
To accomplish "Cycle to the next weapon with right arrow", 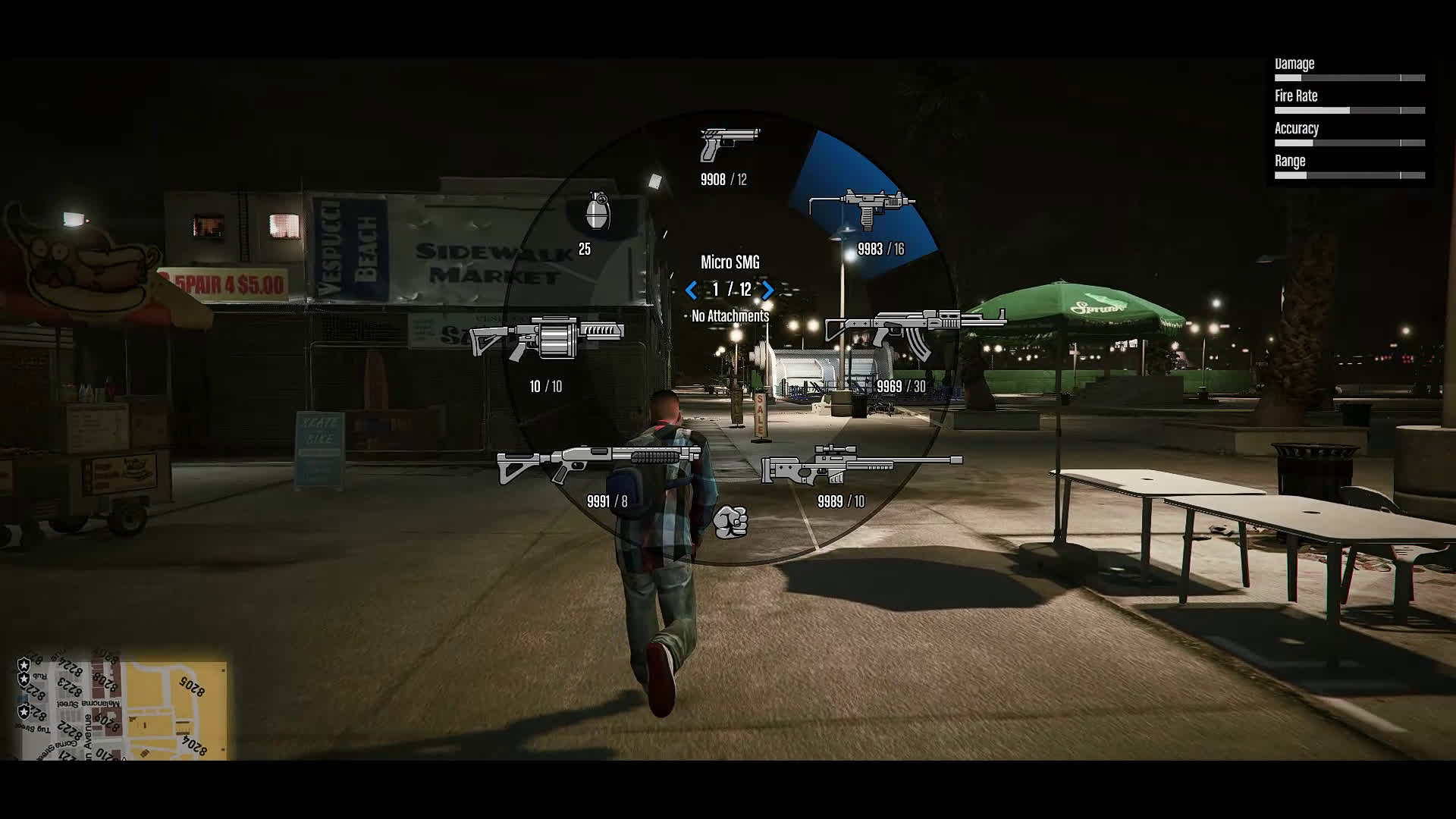I will click(768, 290).
